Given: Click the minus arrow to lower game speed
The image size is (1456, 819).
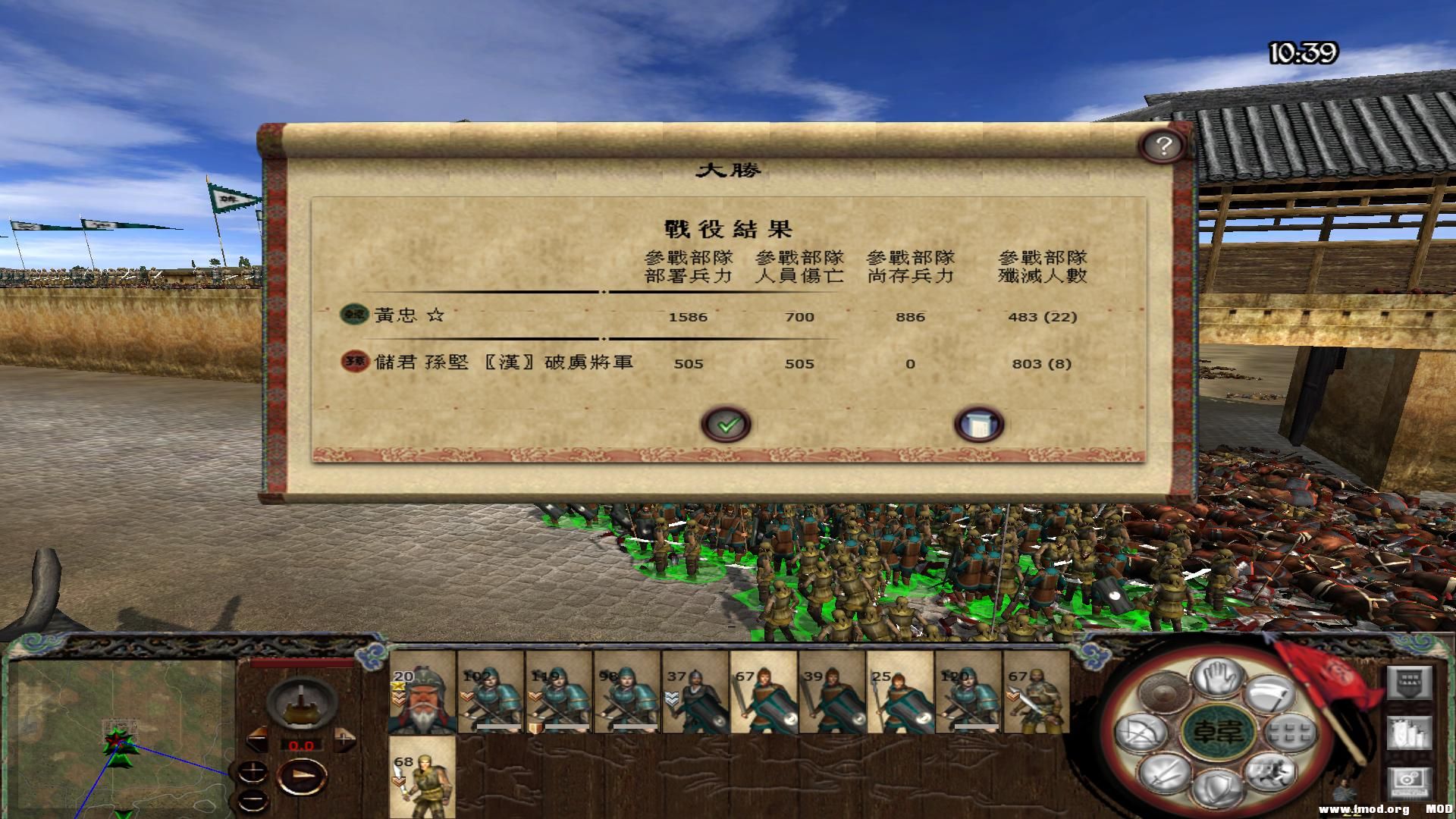Looking at the screenshot, I should [256, 740].
